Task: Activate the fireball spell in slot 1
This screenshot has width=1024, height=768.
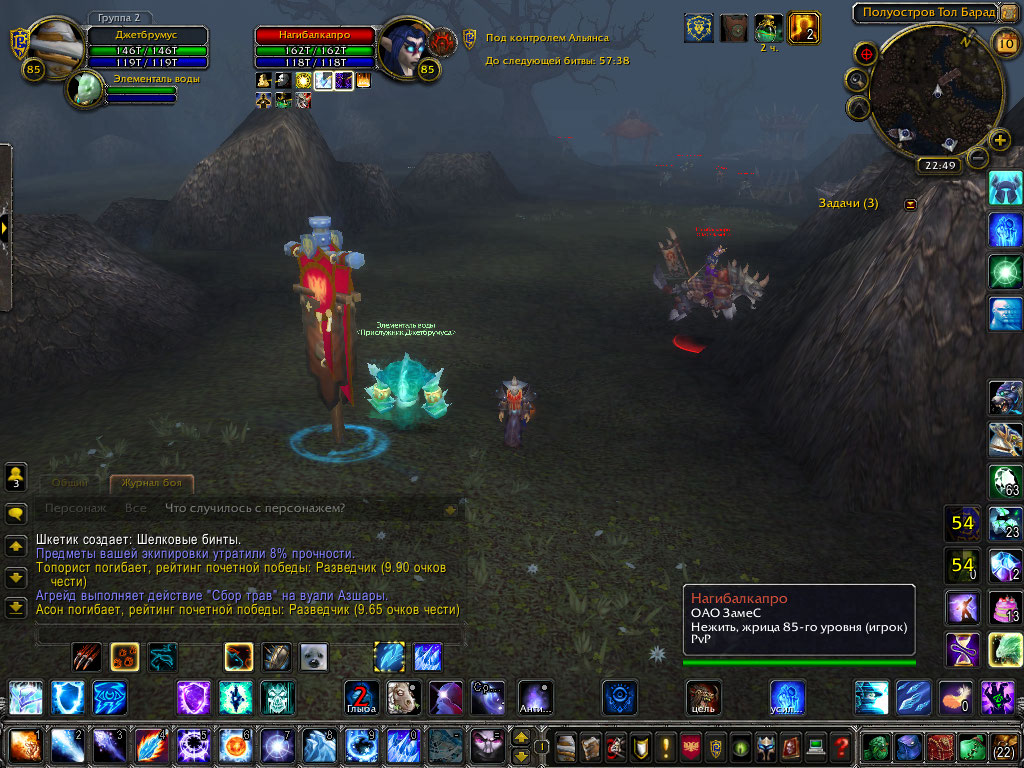Action: [x=25, y=746]
